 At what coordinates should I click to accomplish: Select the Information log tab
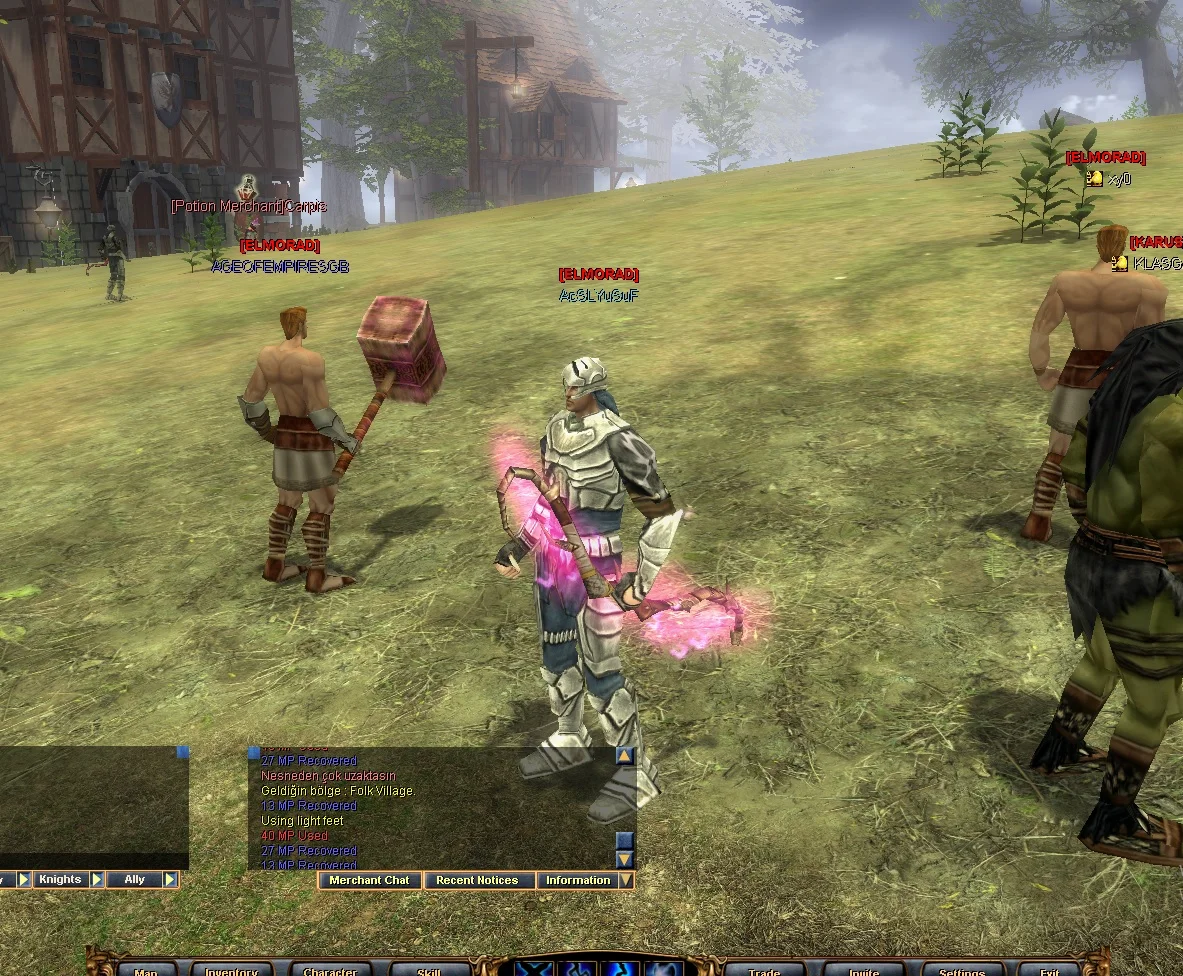[577, 881]
